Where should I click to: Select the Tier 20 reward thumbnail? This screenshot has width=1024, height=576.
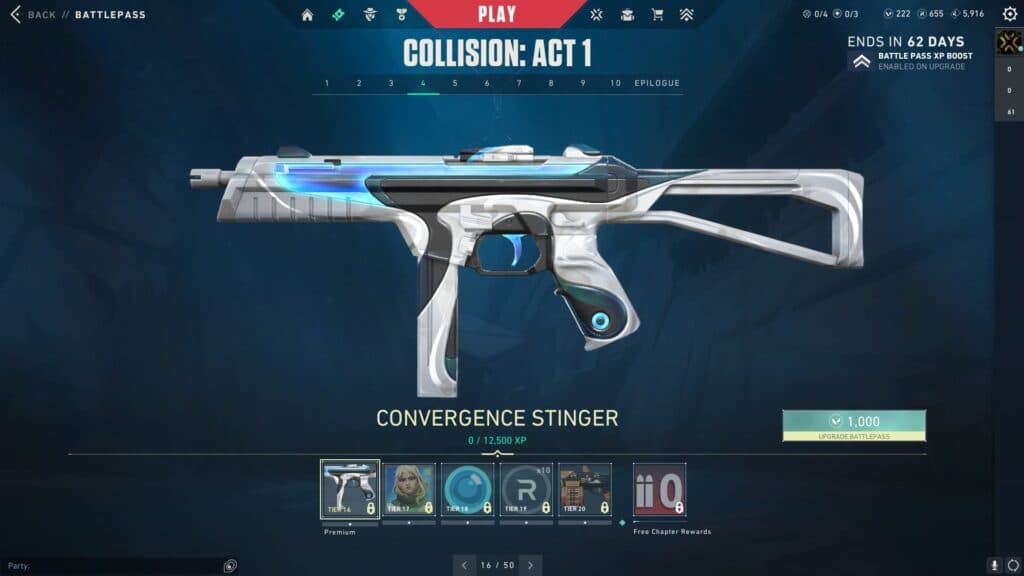[x=585, y=490]
